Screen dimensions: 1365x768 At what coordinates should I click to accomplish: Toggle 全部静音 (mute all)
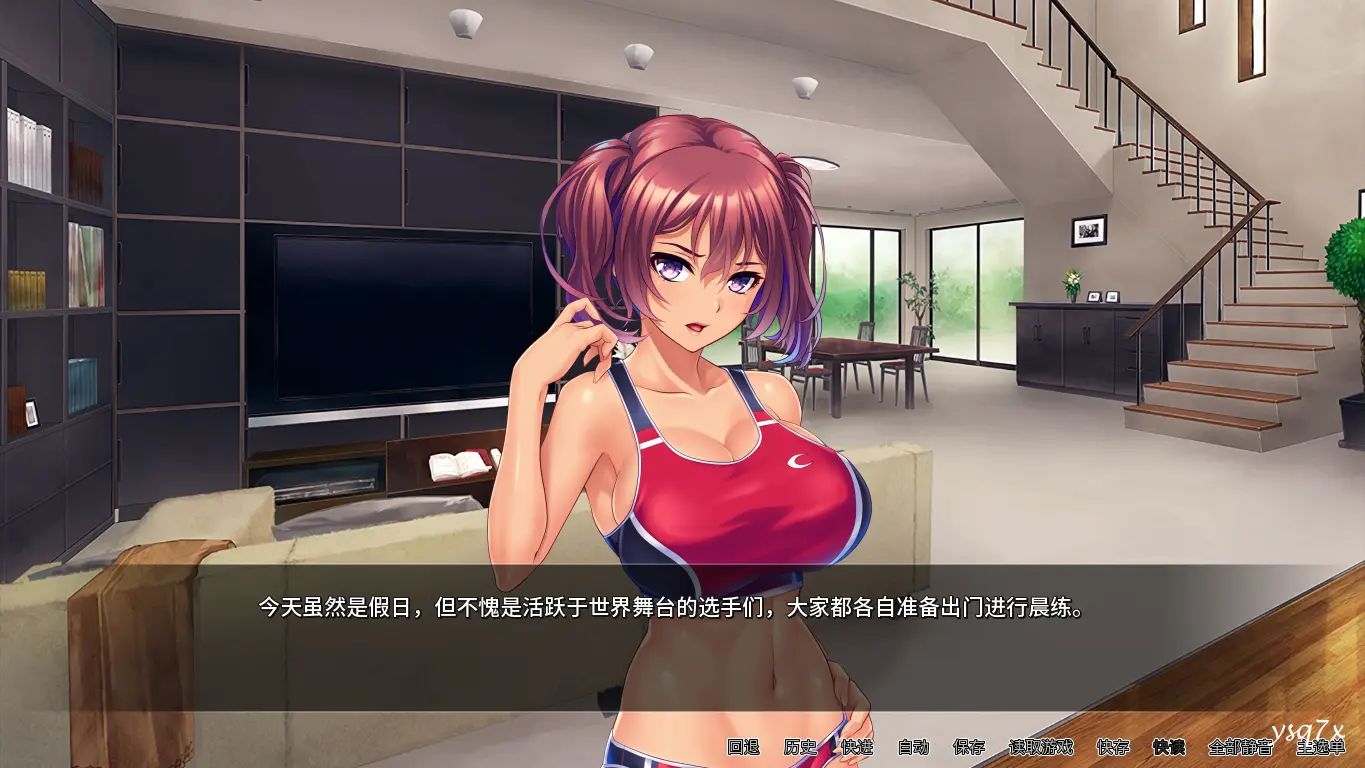click(x=1240, y=747)
